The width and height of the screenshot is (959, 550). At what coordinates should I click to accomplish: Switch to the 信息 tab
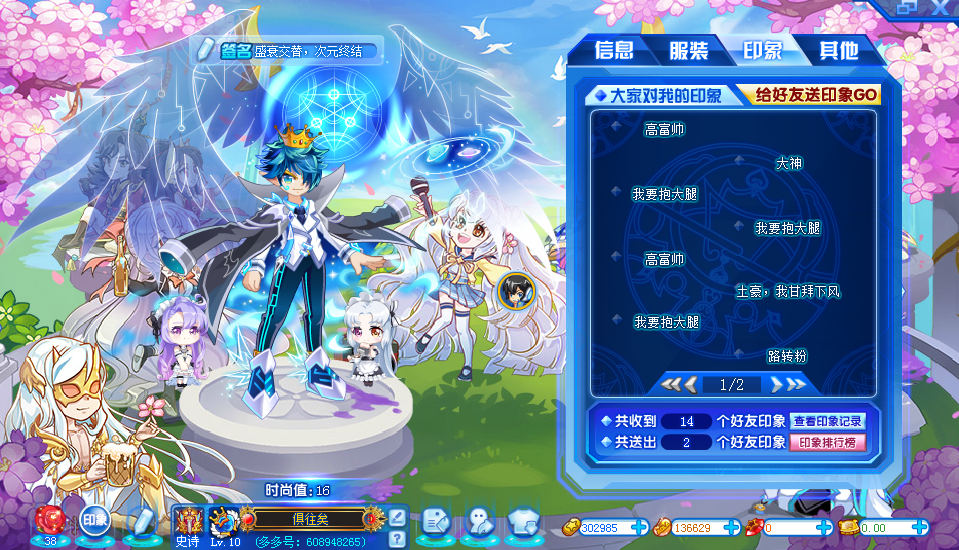tap(613, 51)
